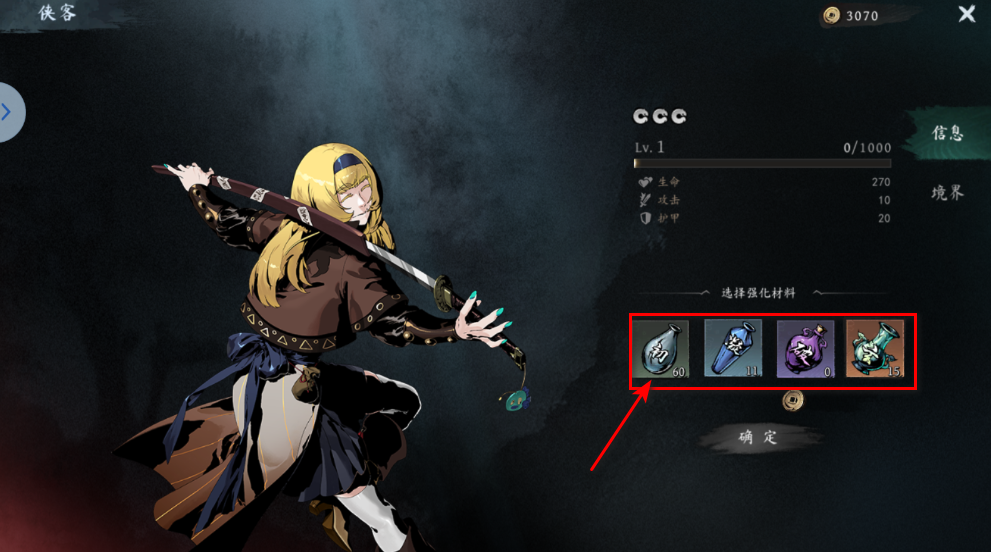The image size is (991, 552).
Task: Choose the blue bottle material with 11
Action: click(733, 349)
